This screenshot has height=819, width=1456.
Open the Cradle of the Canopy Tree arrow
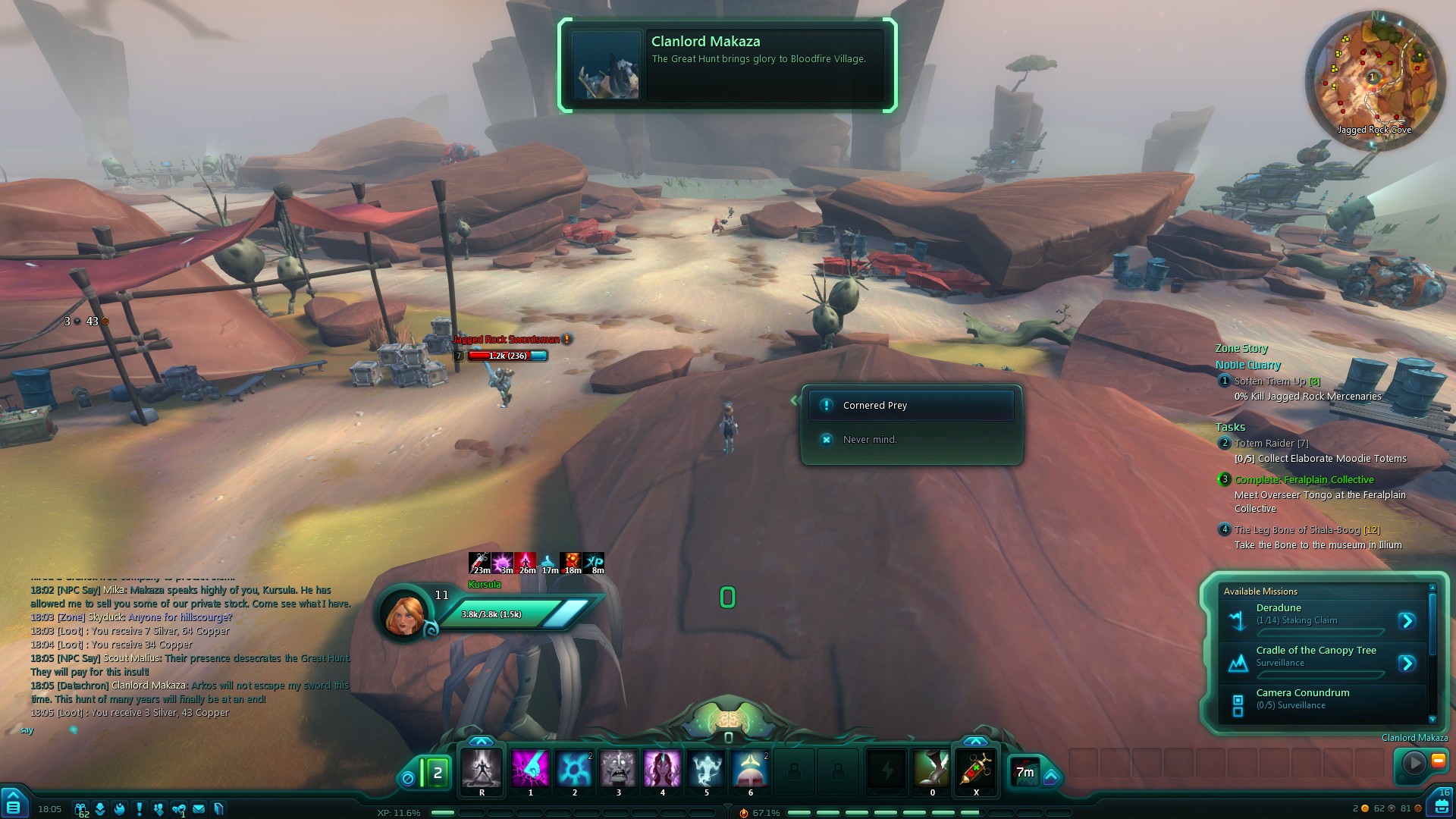click(1407, 664)
